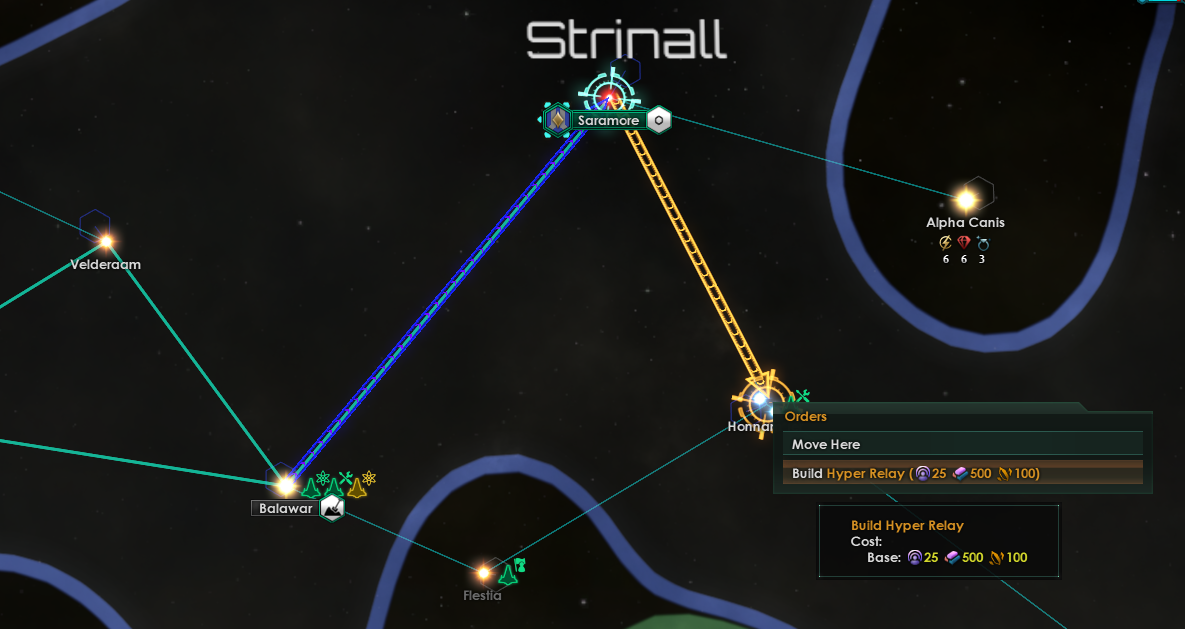Click the white hexagon icon beside Saramore
Viewport: 1185px width, 629px height.
click(659, 121)
